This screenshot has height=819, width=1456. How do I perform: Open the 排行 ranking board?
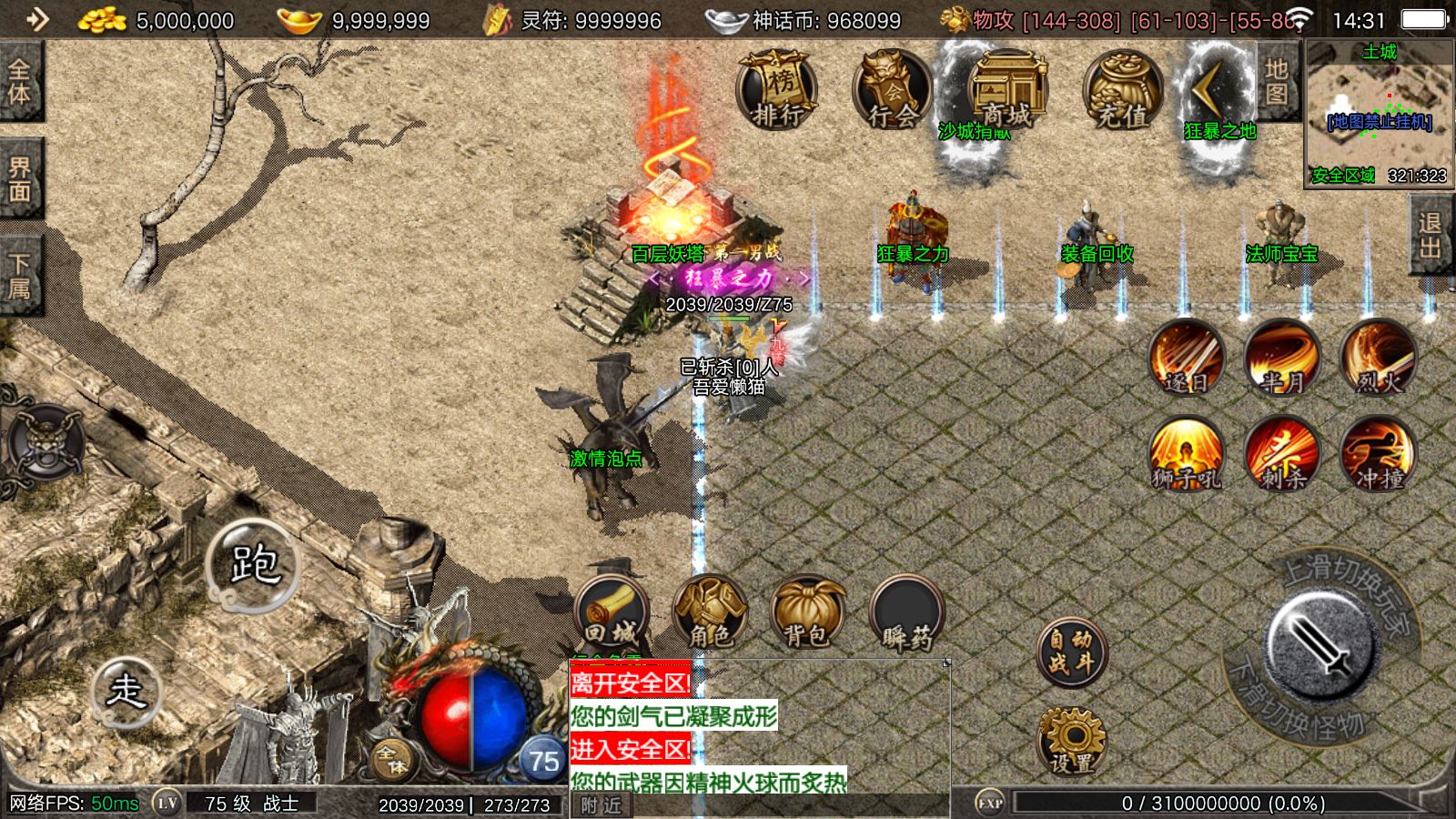point(776,90)
